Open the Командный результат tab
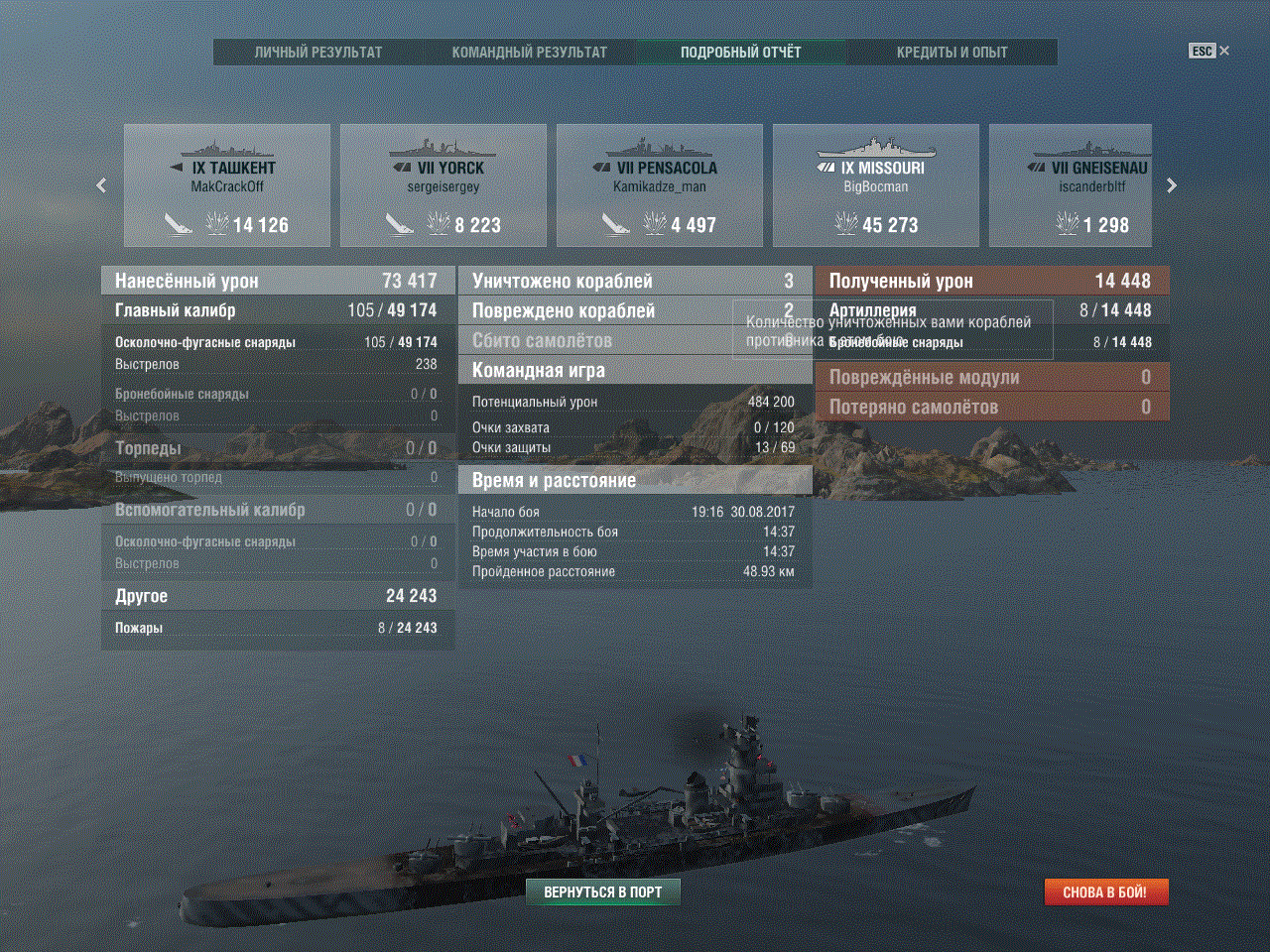 (x=529, y=53)
